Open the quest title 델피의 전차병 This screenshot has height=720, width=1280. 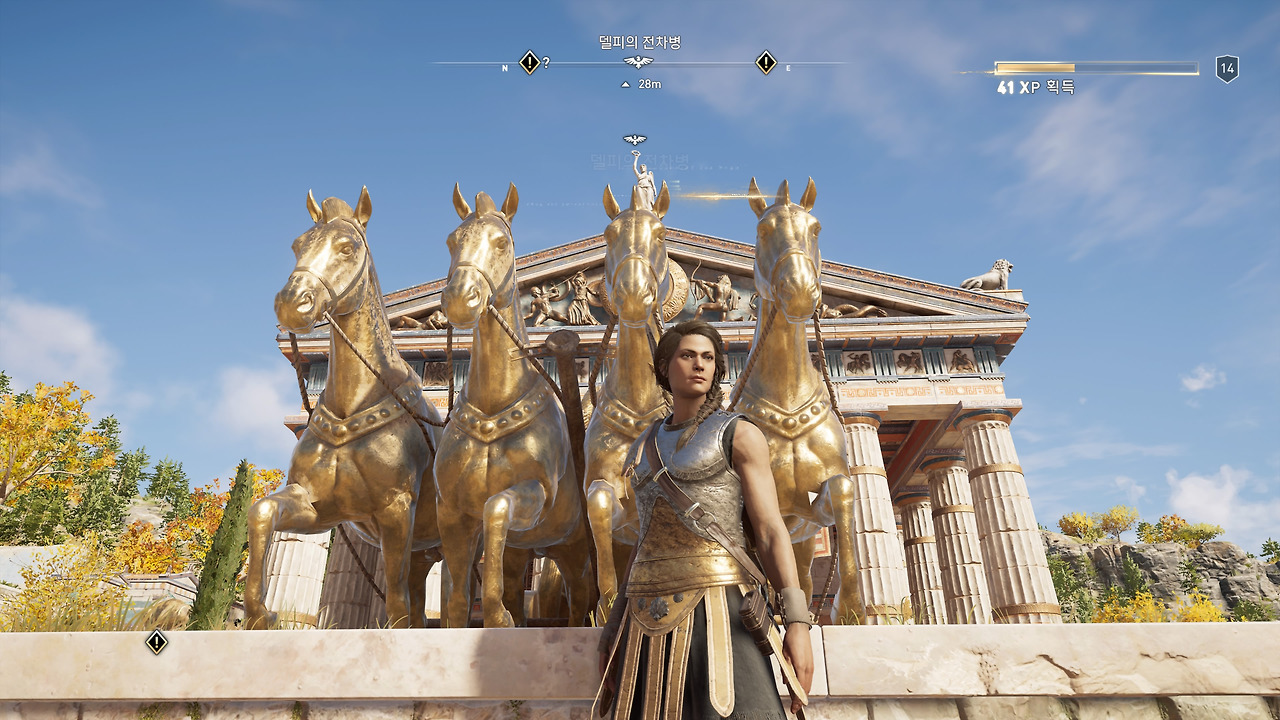coord(641,40)
